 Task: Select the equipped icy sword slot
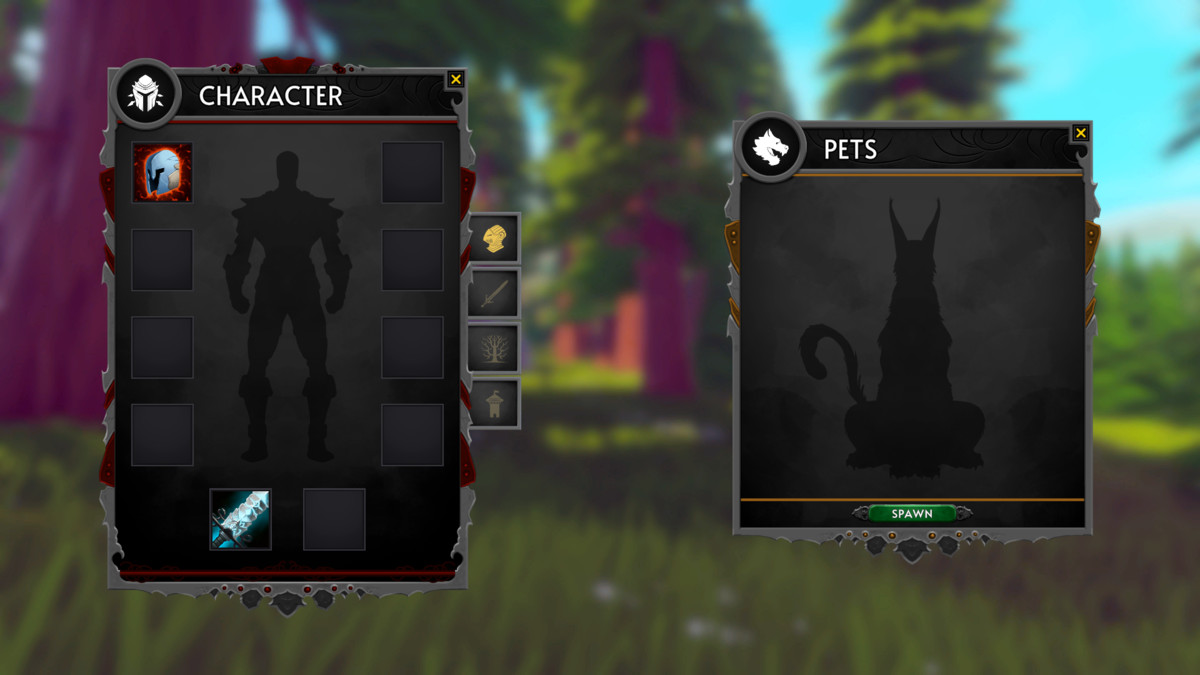240,519
